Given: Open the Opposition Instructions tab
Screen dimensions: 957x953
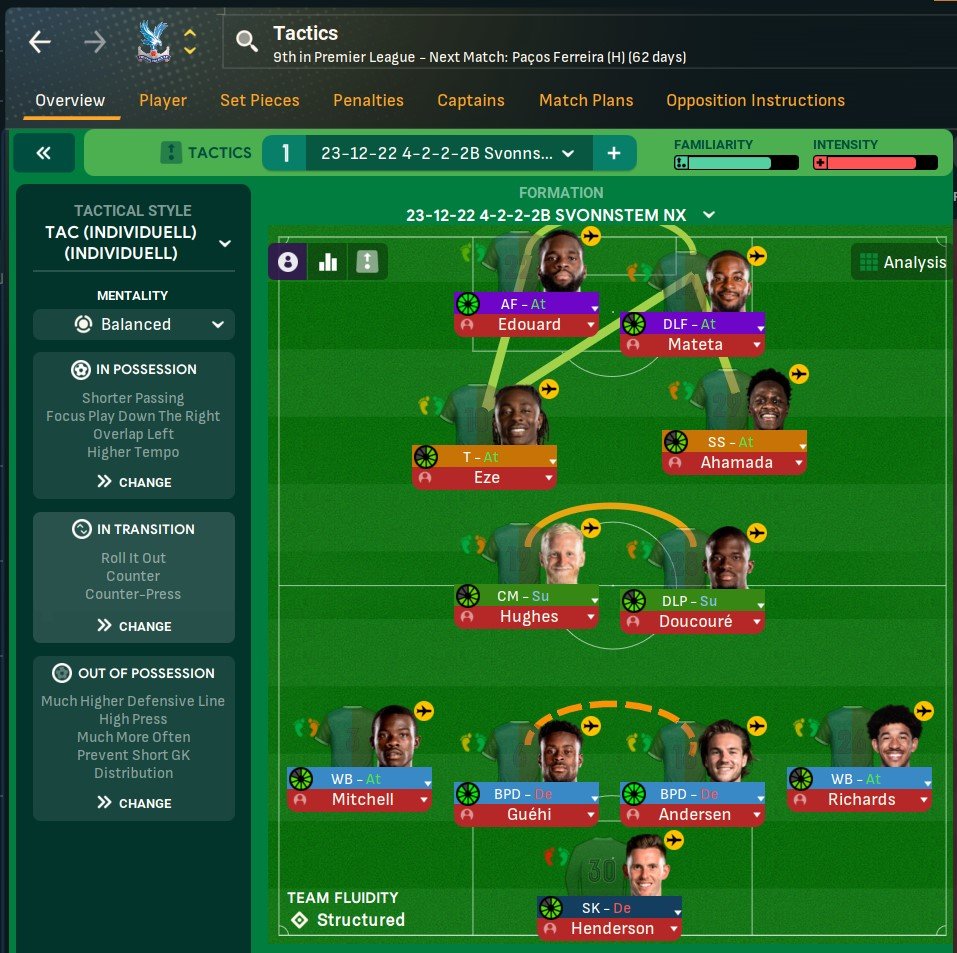Looking at the screenshot, I should [755, 100].
